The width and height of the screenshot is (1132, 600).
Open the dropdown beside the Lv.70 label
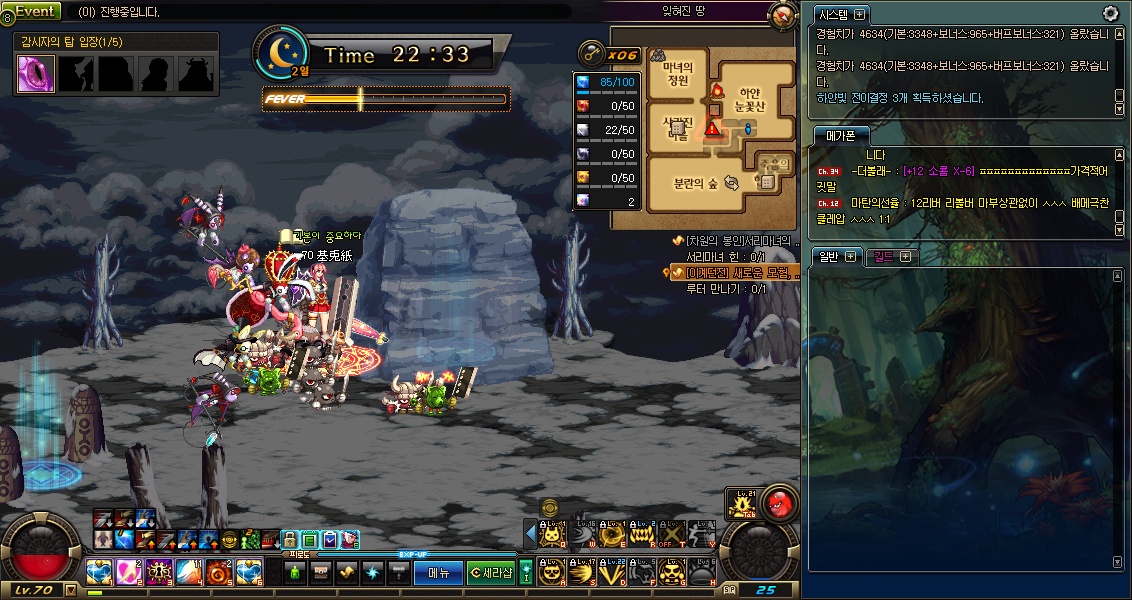coord(71,590)
